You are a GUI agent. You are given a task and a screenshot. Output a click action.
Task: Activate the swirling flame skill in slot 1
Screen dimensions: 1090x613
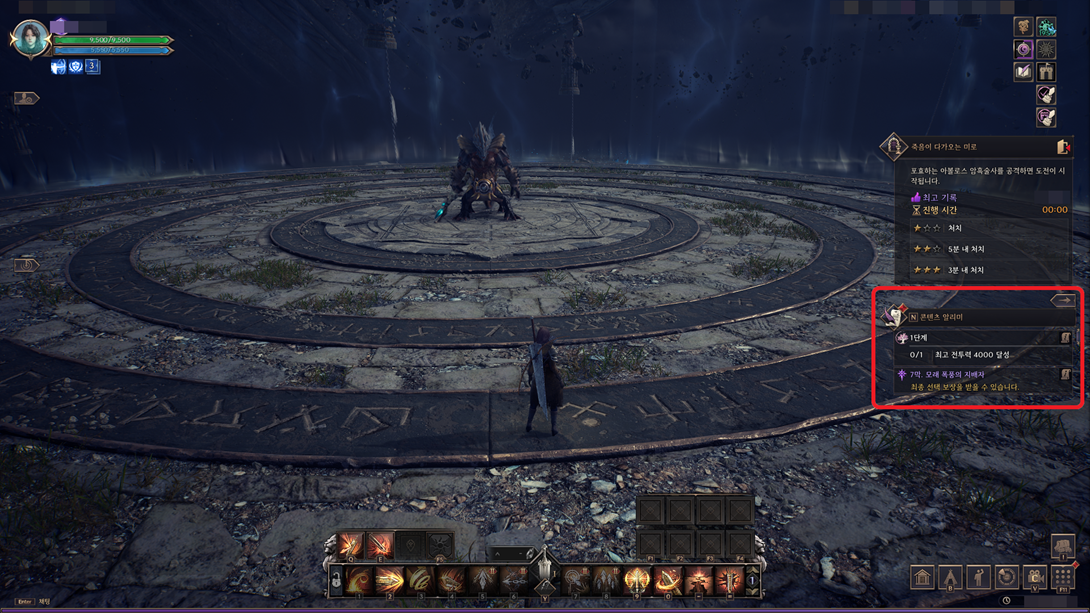coord(360,580)
